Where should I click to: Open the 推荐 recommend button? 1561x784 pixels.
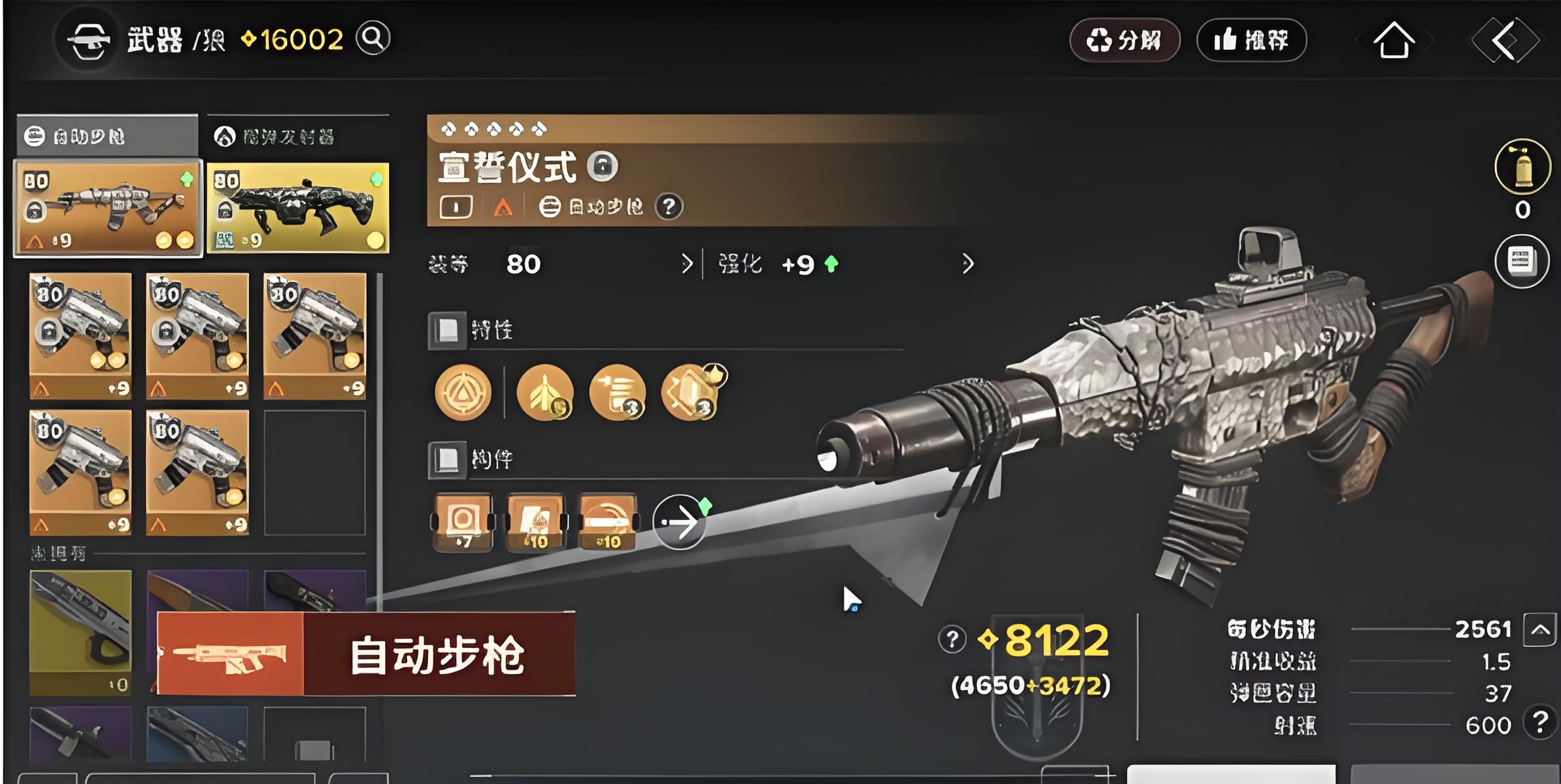pyautogui.click(x=1251, y=41)
